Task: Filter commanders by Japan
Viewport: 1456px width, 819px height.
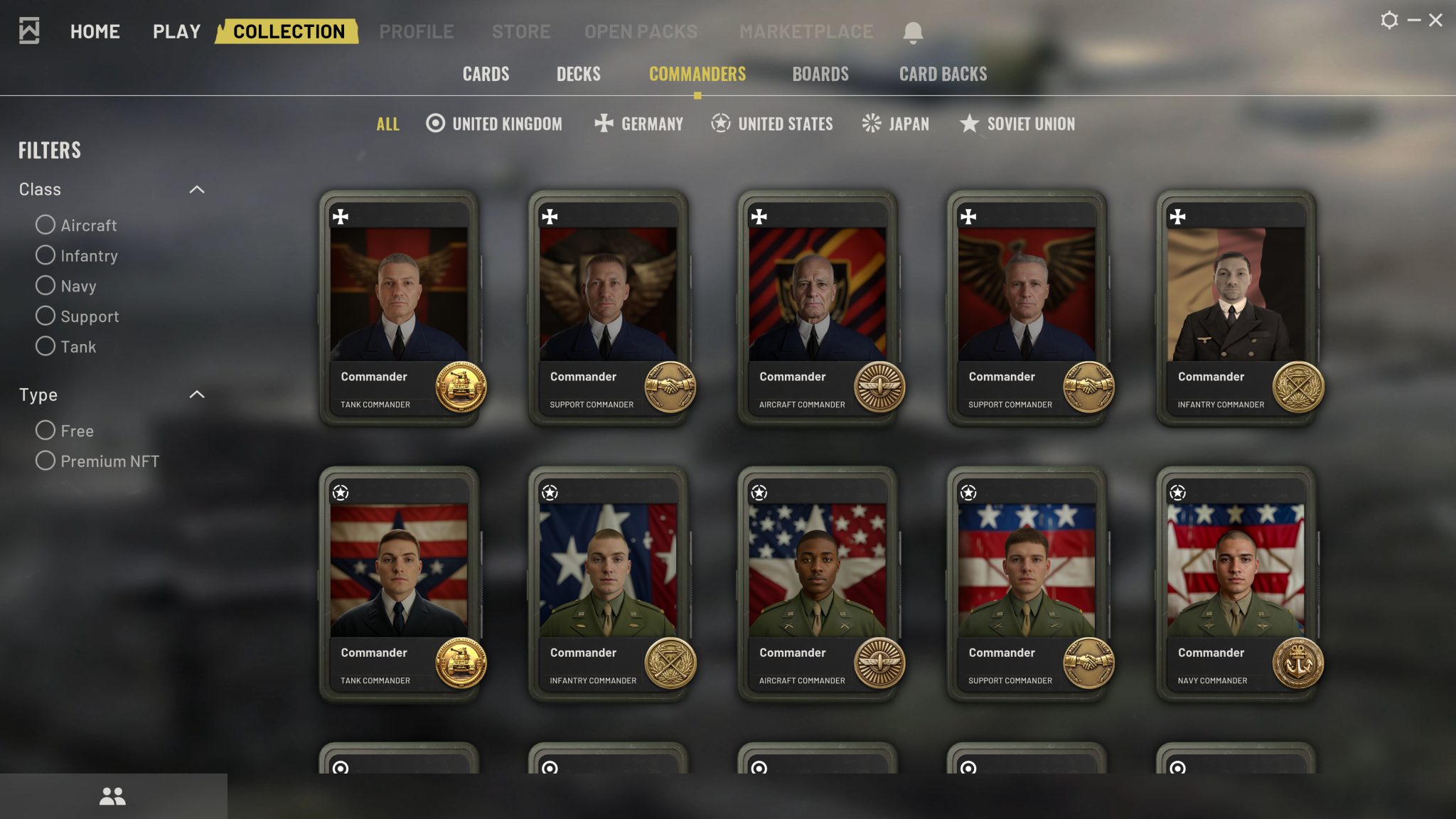Action: 895,124
